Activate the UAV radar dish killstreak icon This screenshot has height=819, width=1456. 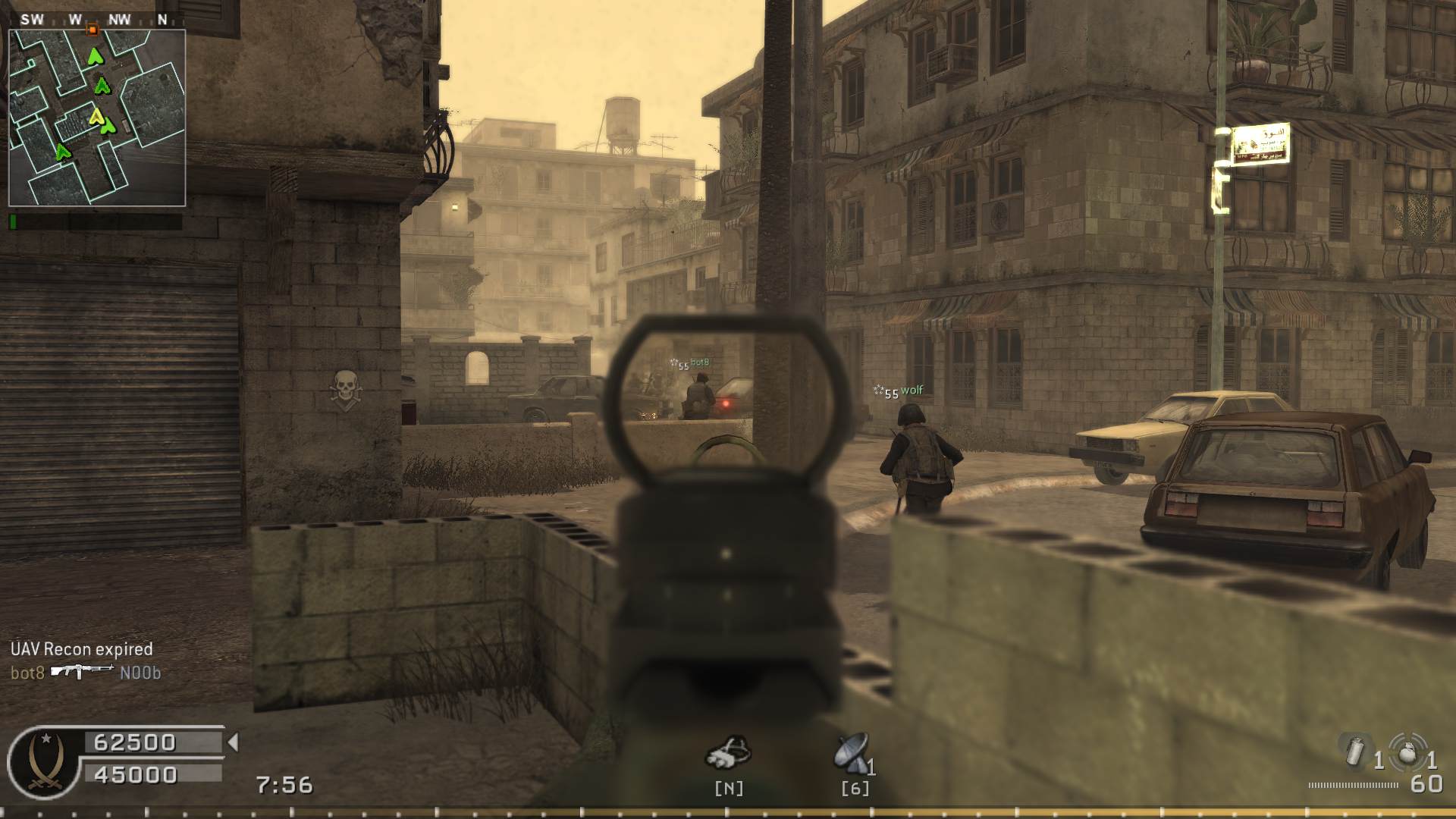pos(851,752)
